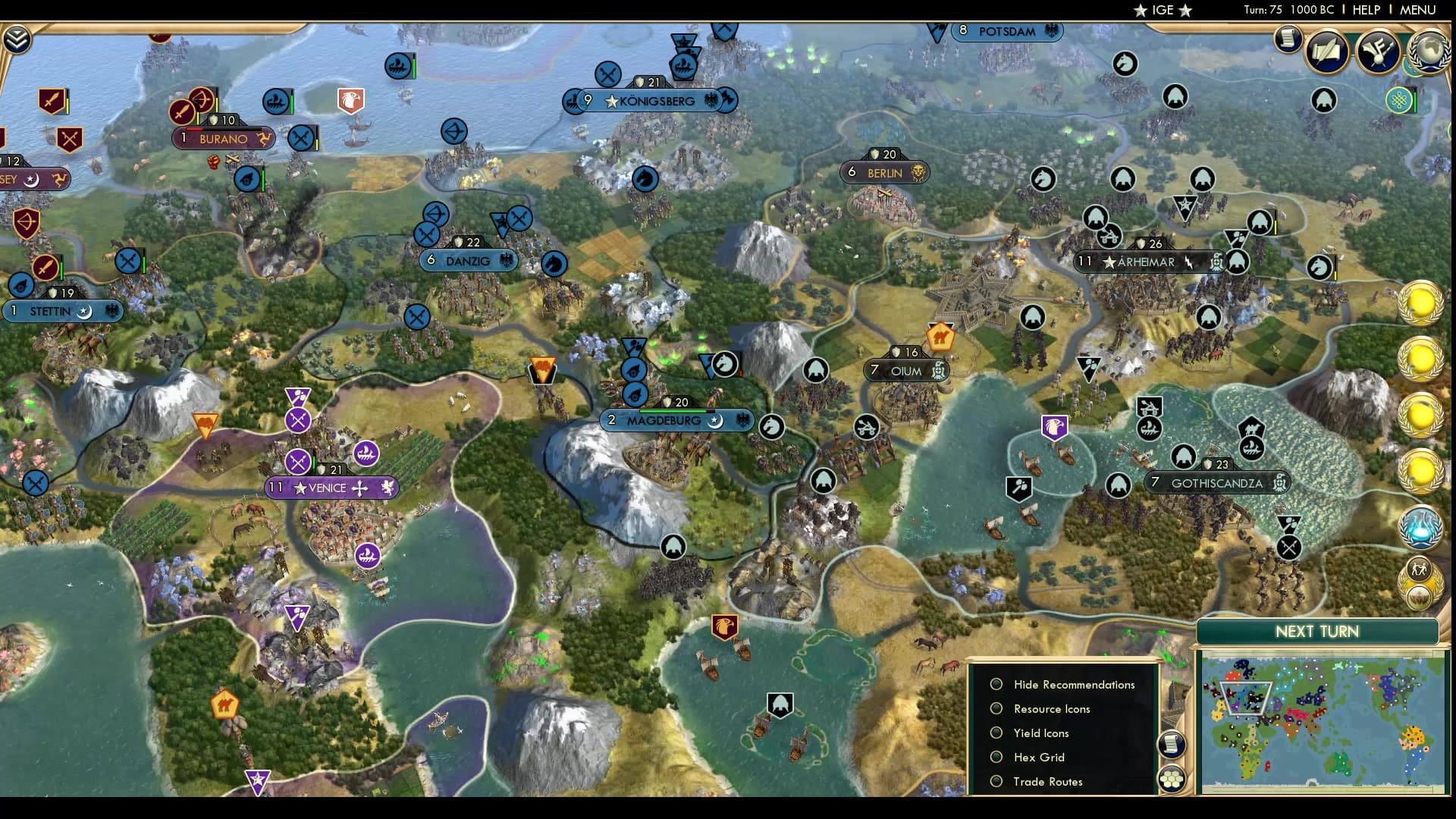Select the Venice city banner
This screenshot has height=819, width=1456.
pyautogui.click(x=330, y=488)
